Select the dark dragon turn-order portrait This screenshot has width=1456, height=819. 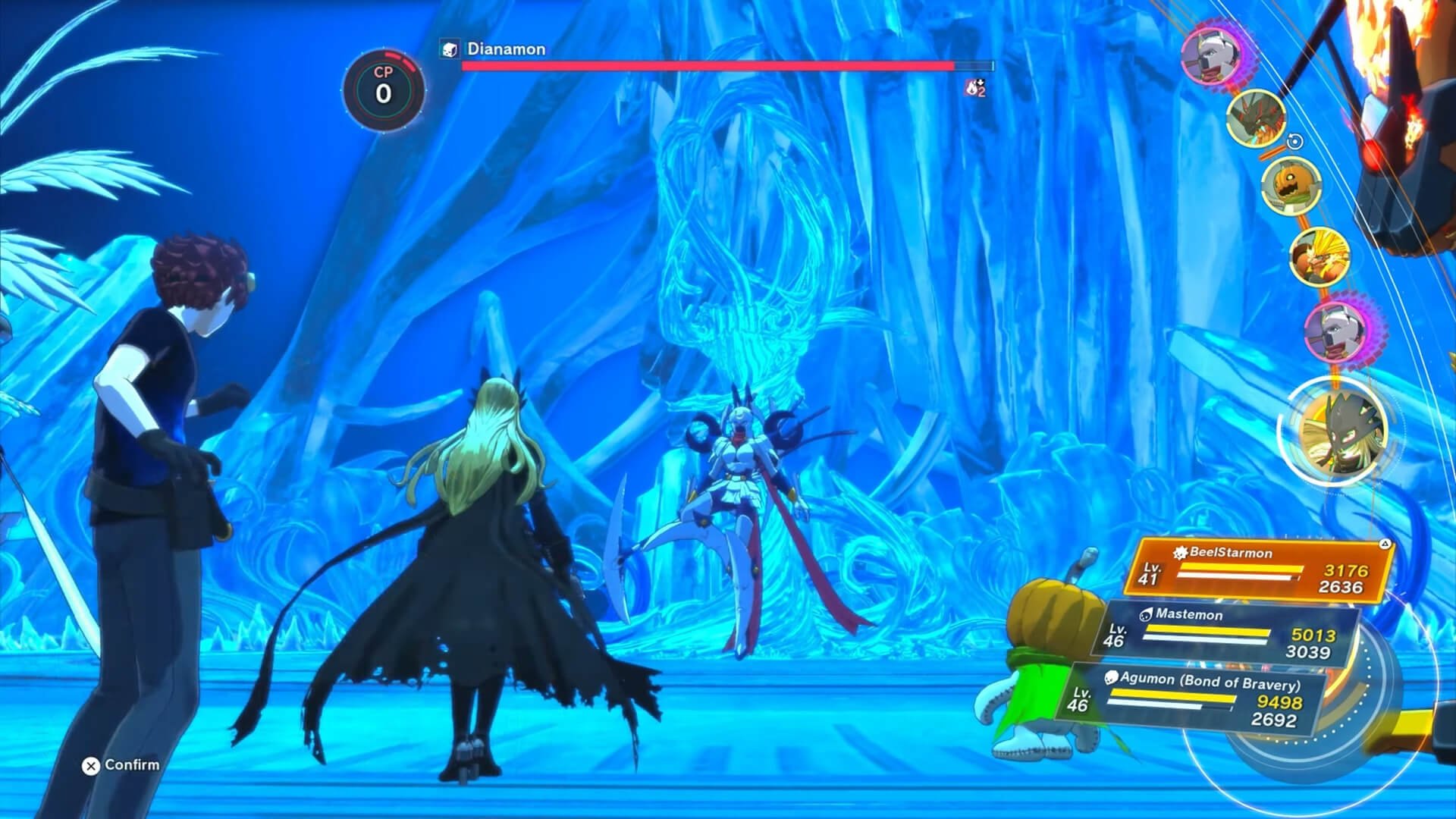(x=1256, y=118)
